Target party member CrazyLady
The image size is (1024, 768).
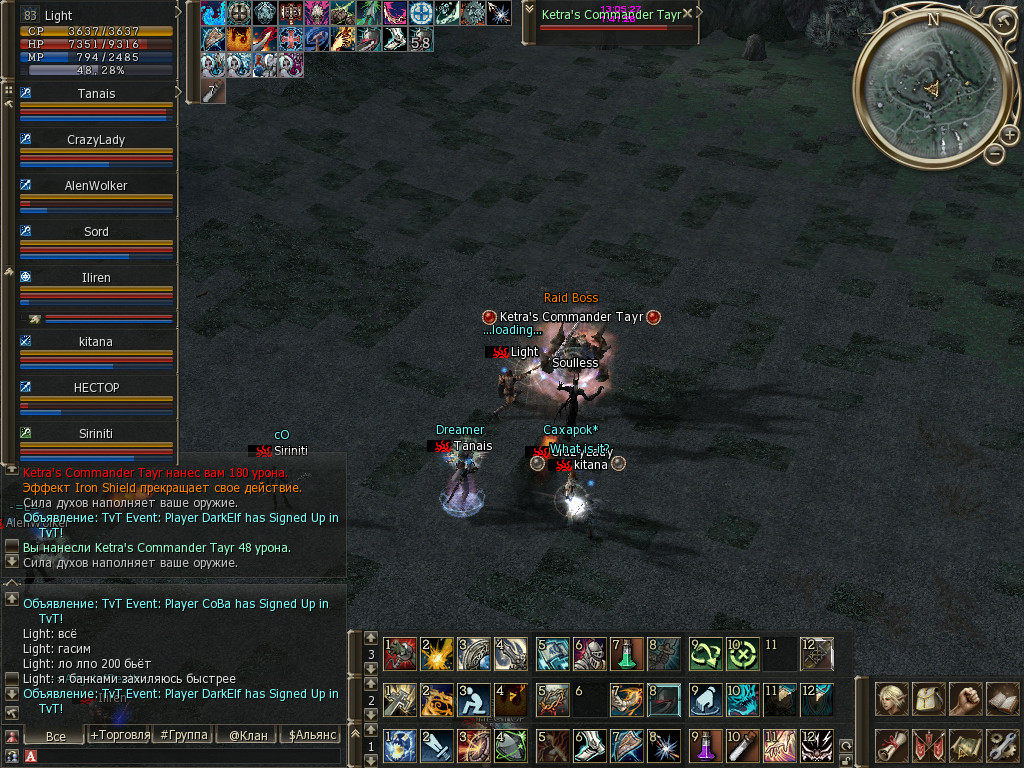pos(96,140)
